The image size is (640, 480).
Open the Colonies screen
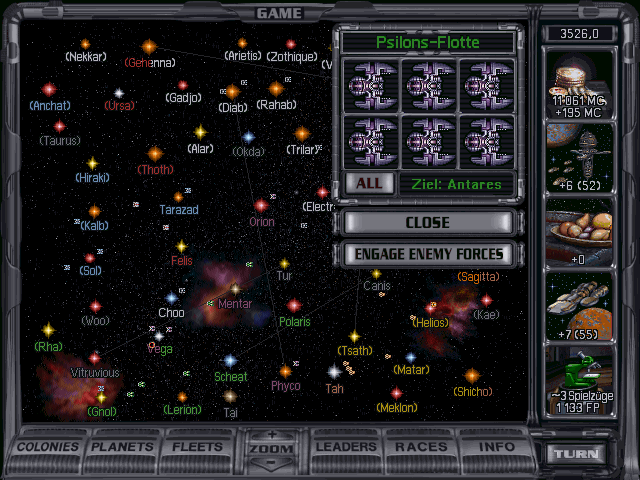pyautogui.click(x=48, y=446)
